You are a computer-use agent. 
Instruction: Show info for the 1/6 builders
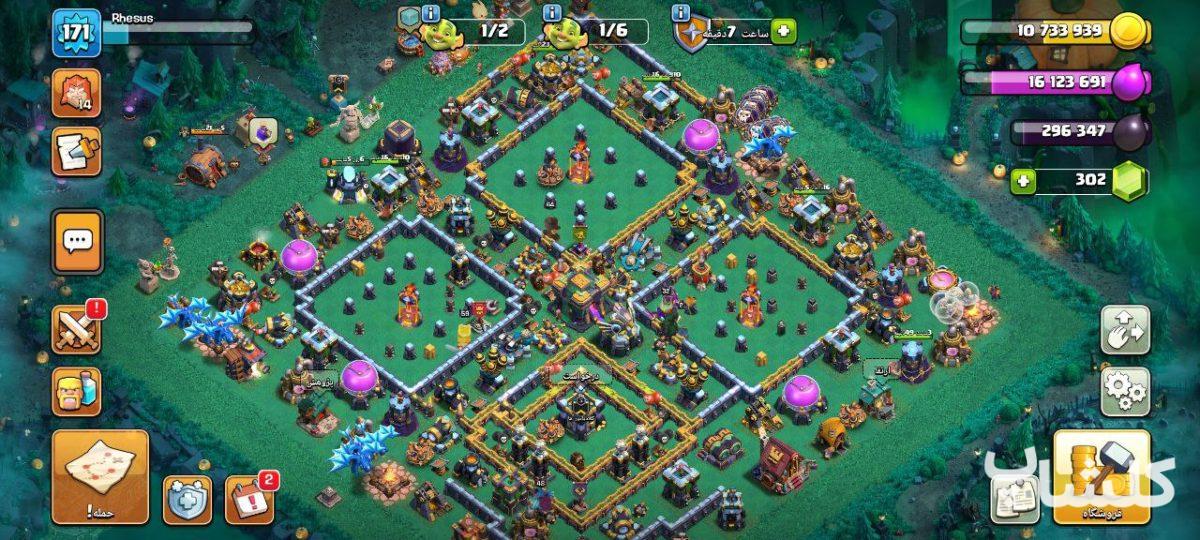(x=551, y=13)
